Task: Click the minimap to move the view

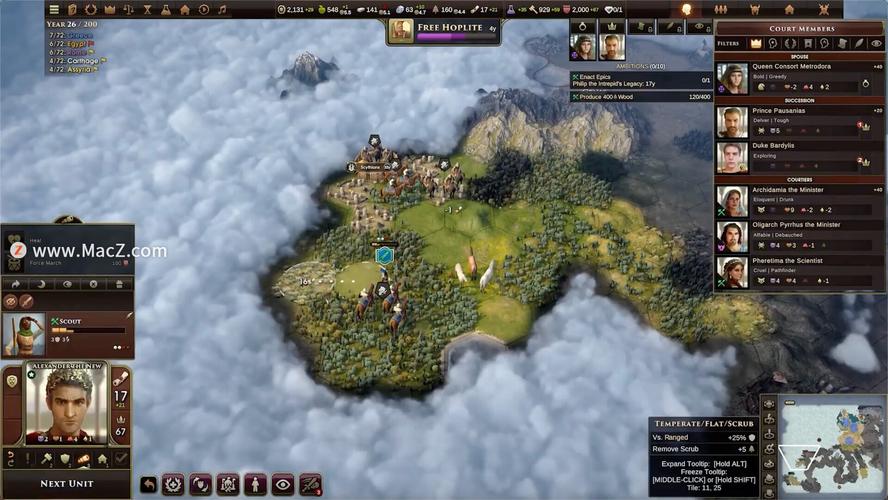Action: coord(831,445)
